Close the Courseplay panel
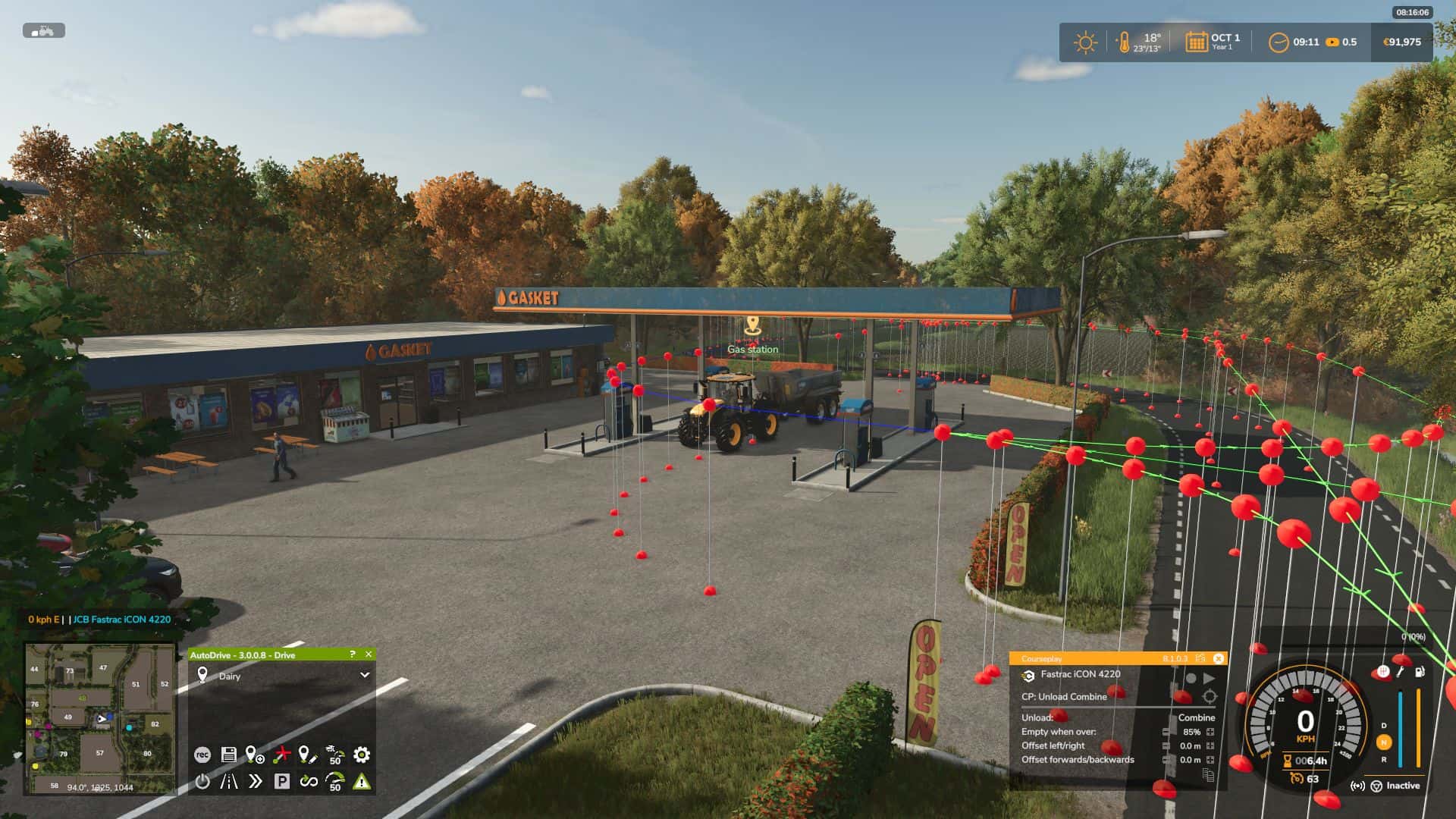1456x819 pixels. [1218, 658]
